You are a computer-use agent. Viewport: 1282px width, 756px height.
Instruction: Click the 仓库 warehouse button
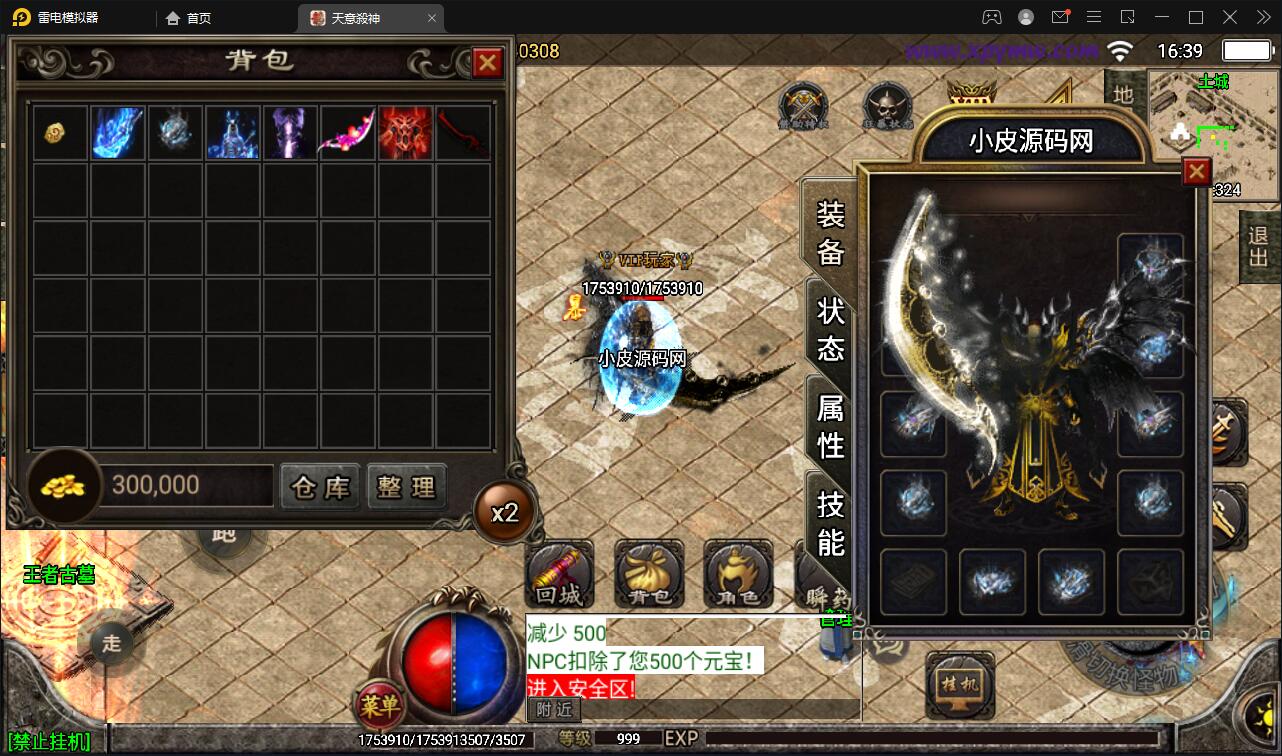point(319,487)
